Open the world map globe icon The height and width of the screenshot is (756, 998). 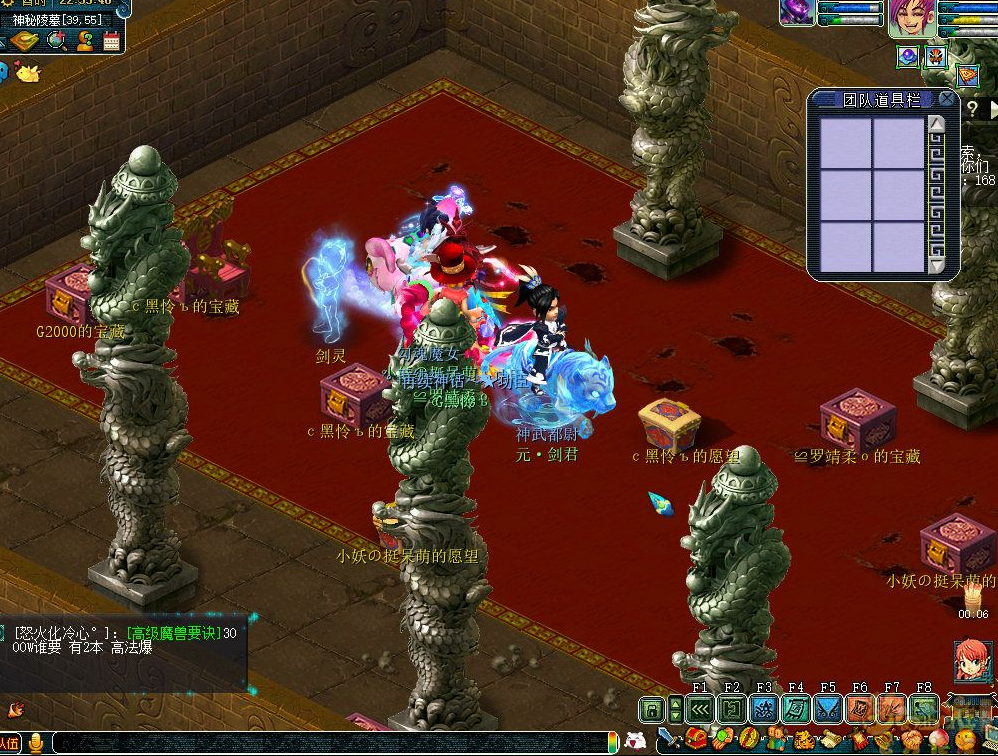(56, 41)
